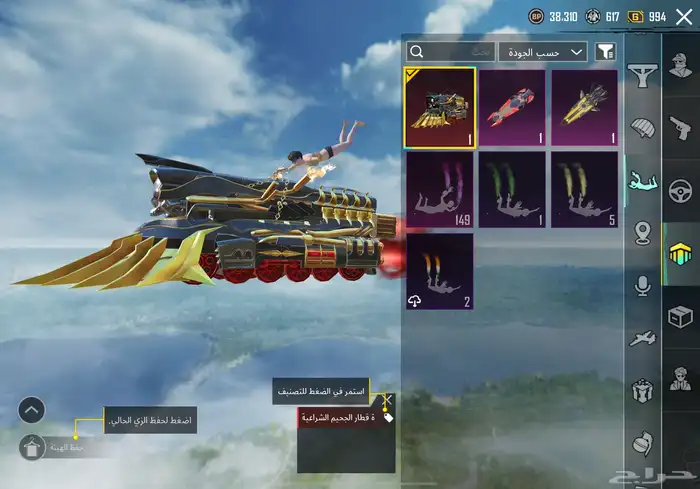Switch to the airplane subcategory
The image size is (700, 489).
pos(641,338)
